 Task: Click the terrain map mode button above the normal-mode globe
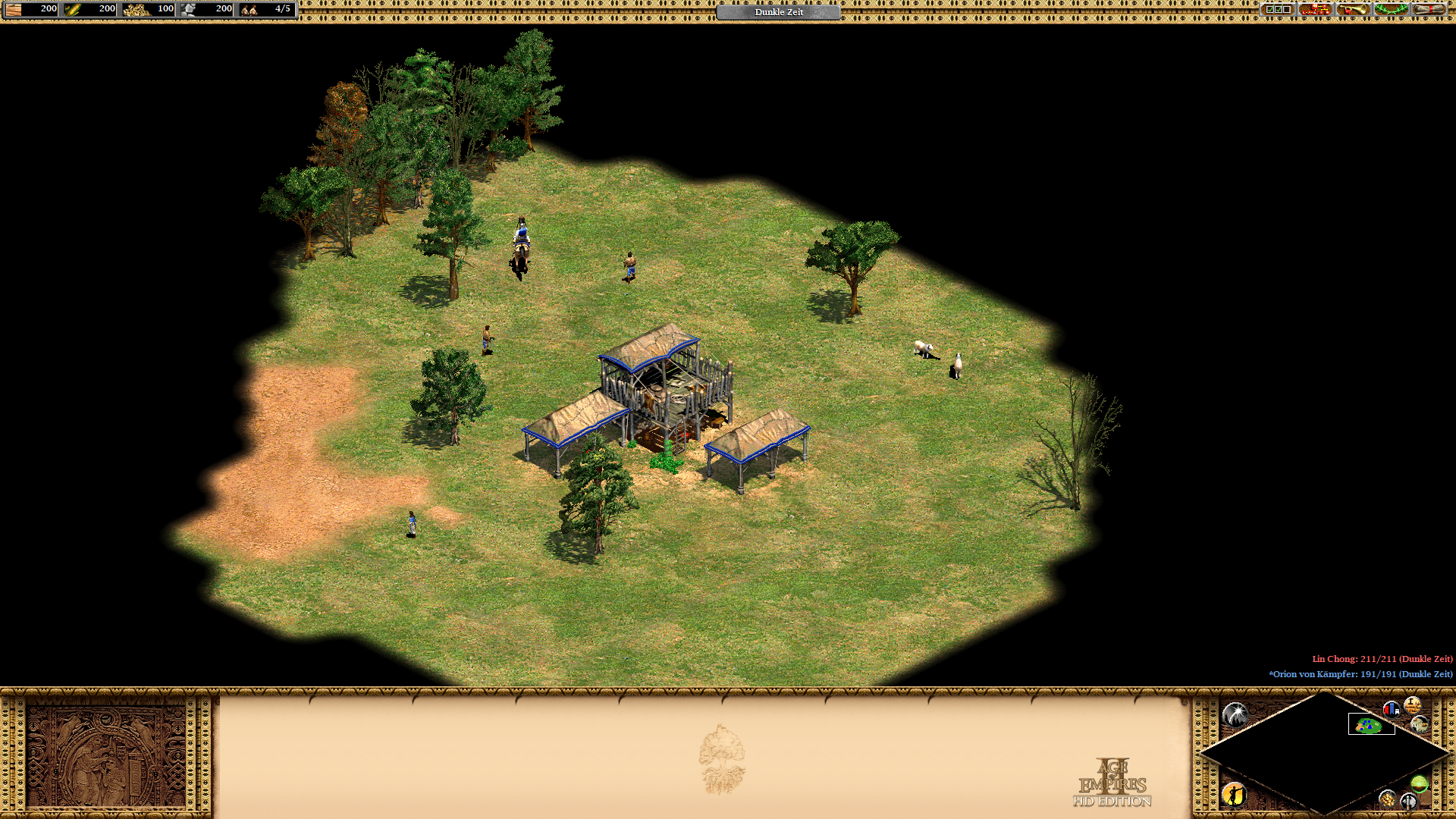click(1420, 725)
